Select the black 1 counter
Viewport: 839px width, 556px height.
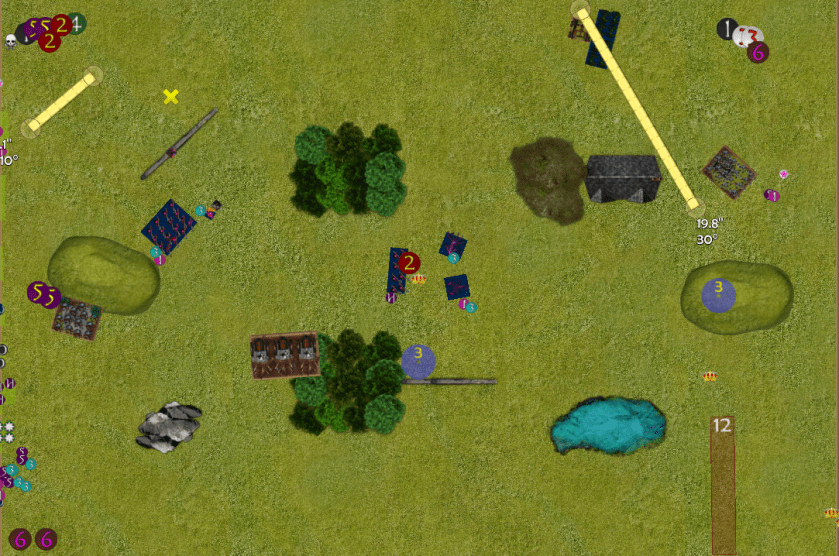[x=727, y=29]
